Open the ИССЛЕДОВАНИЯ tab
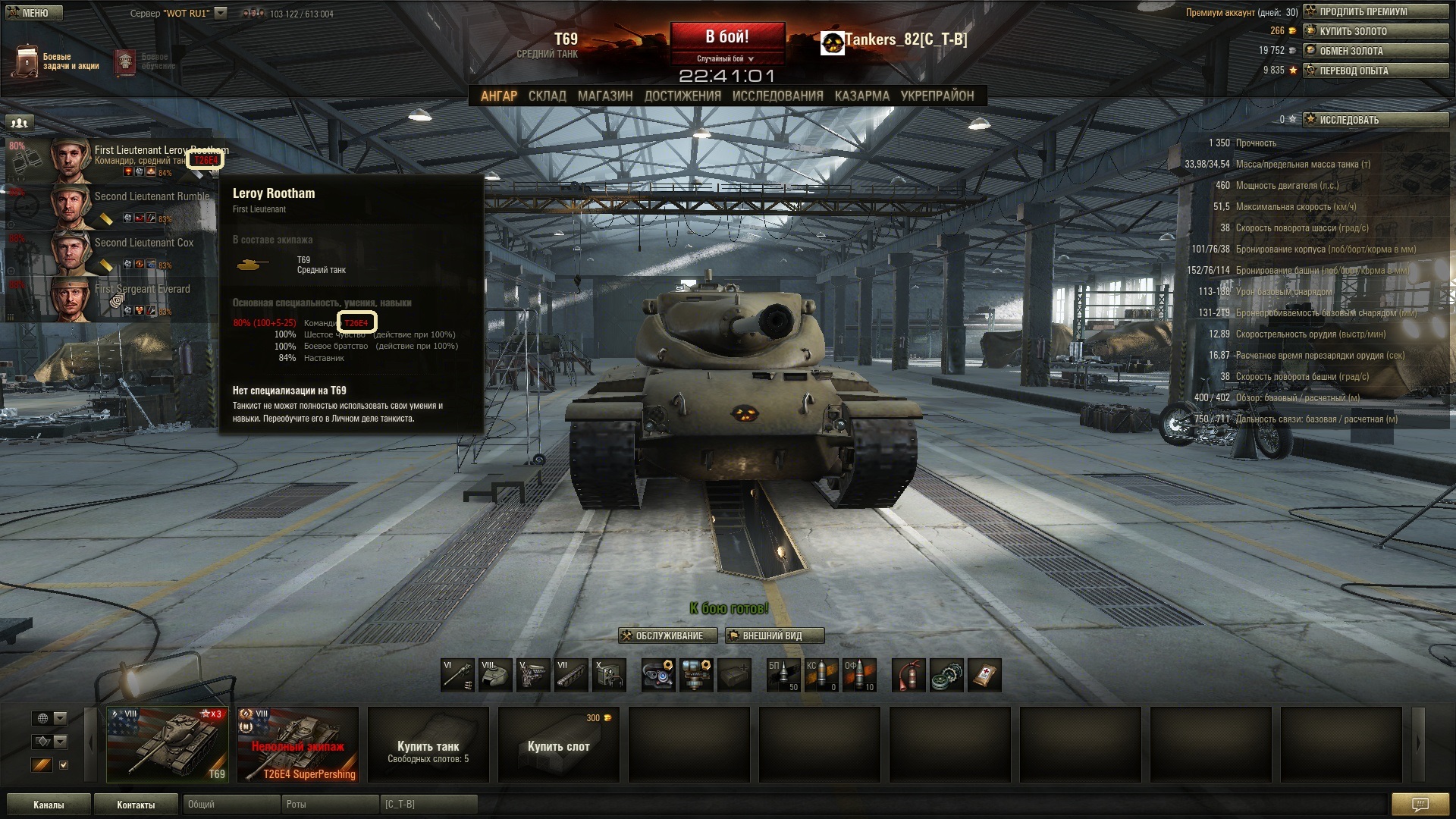 pos(777,96)
